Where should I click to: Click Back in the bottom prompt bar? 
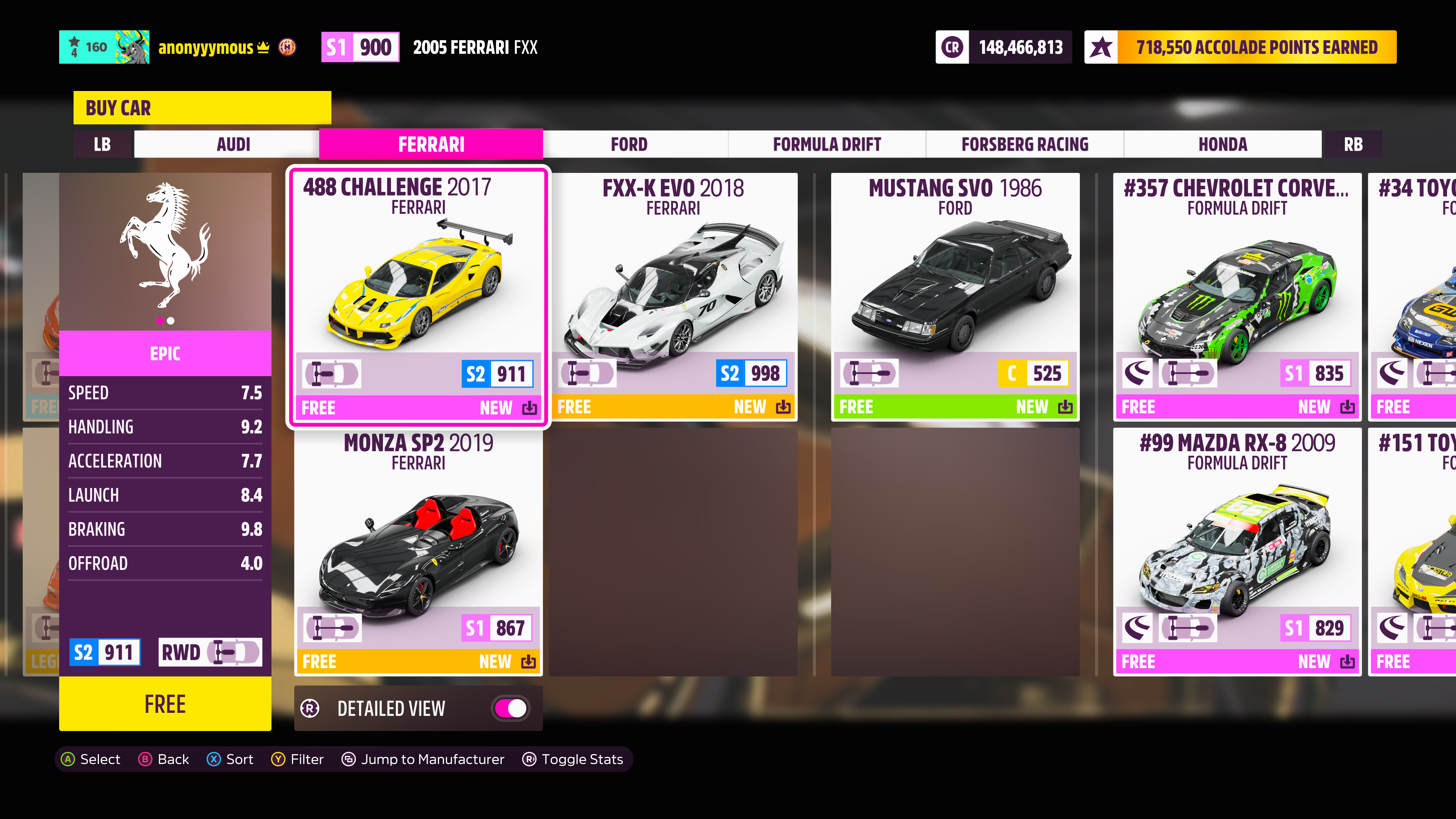tap(164, 759)
